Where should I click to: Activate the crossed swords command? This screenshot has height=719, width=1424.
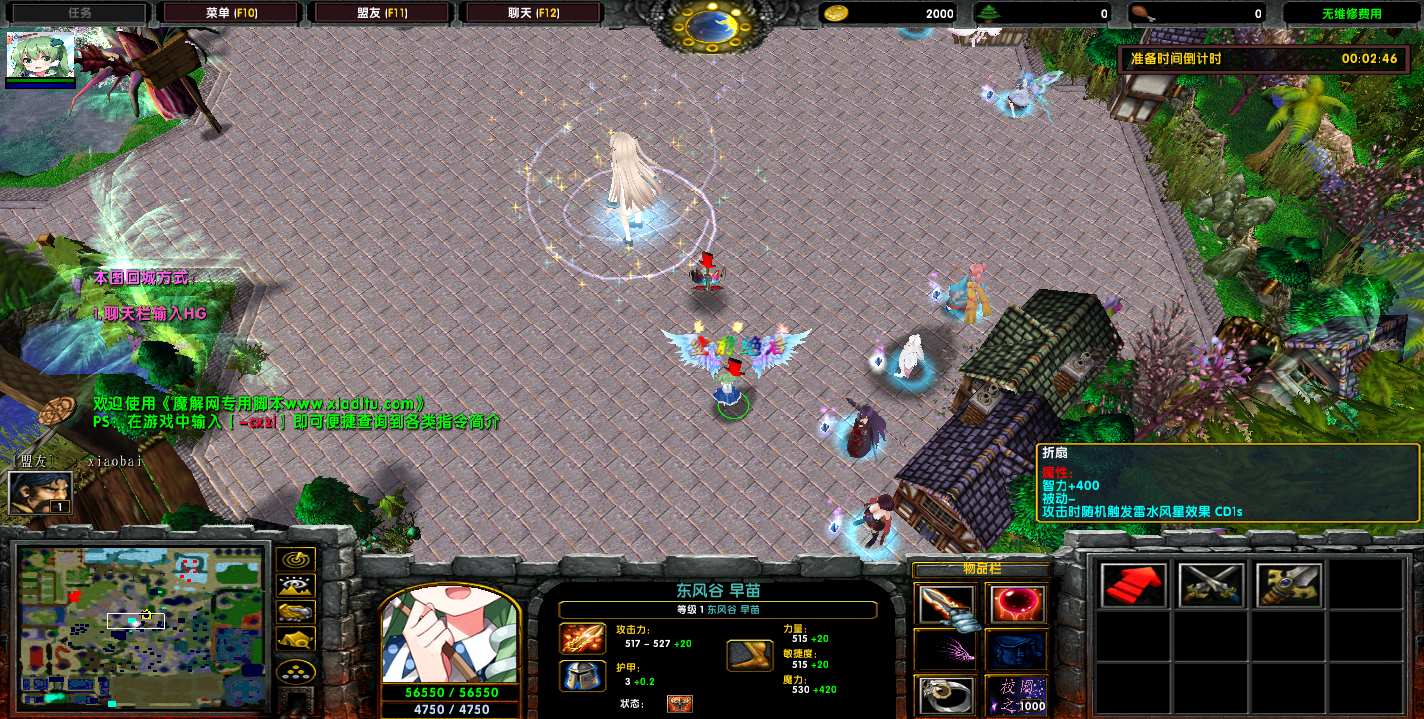pos(1211,585)
